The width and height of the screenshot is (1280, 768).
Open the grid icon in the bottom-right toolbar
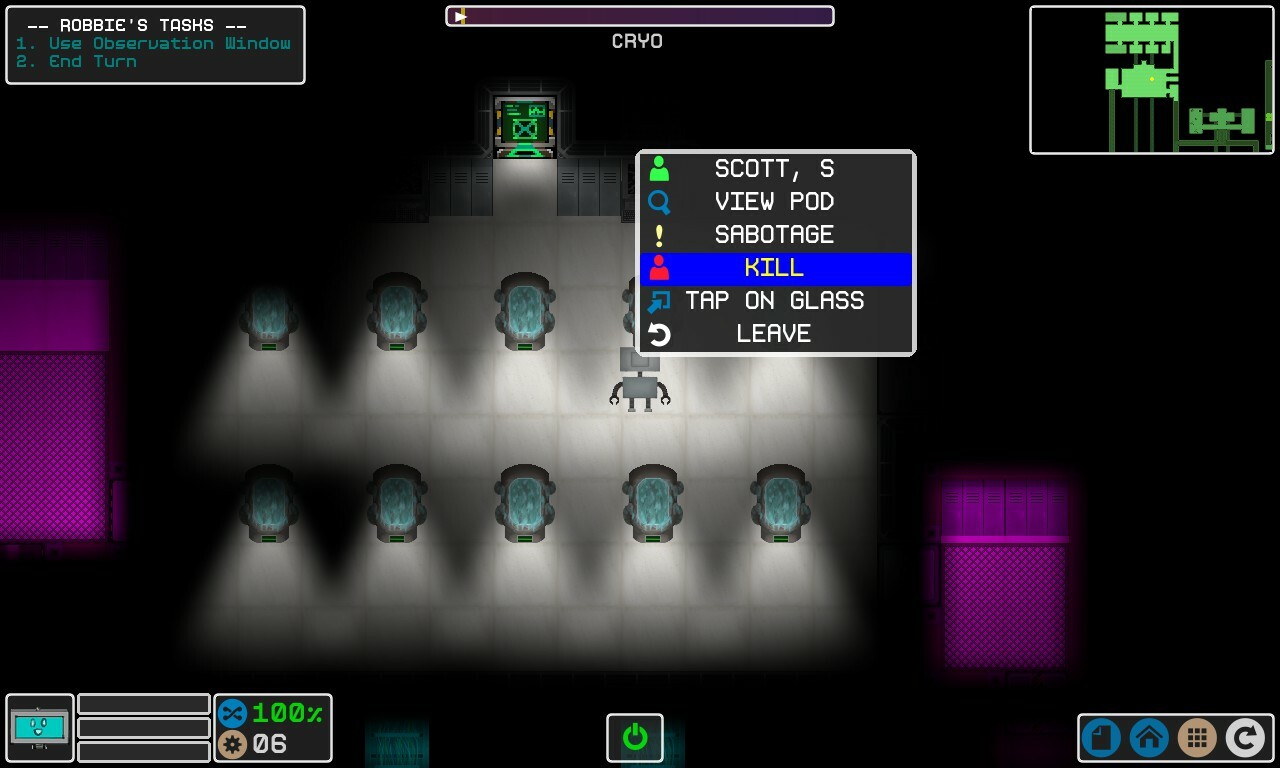point(1197,738)
